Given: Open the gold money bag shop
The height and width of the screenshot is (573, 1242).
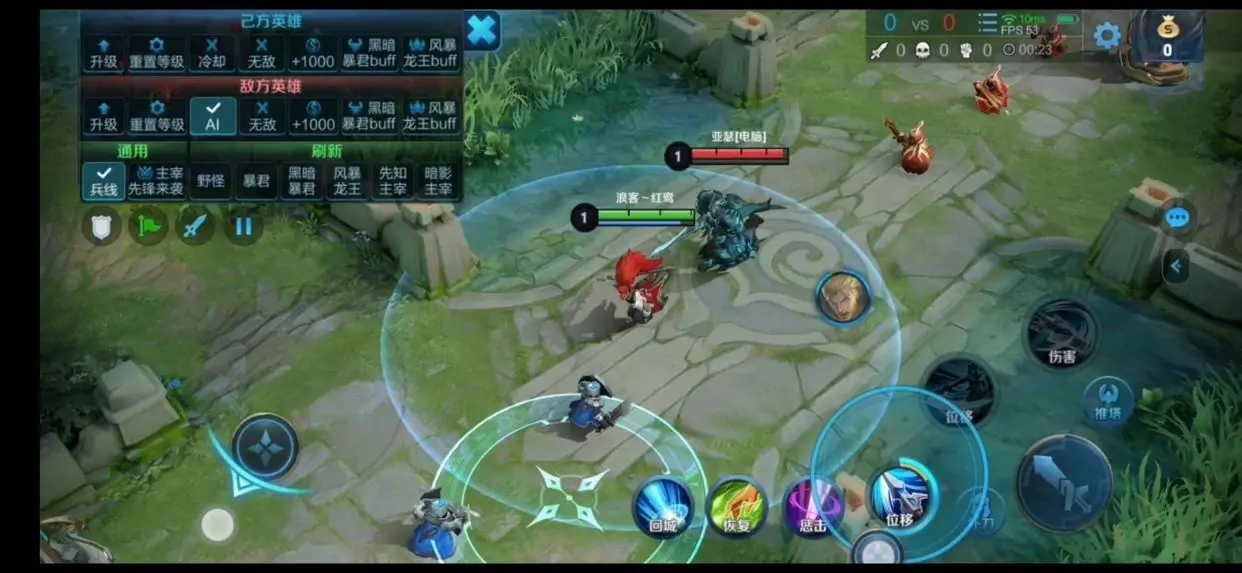Looking at the screenshot, I should tap(1166, 38).
